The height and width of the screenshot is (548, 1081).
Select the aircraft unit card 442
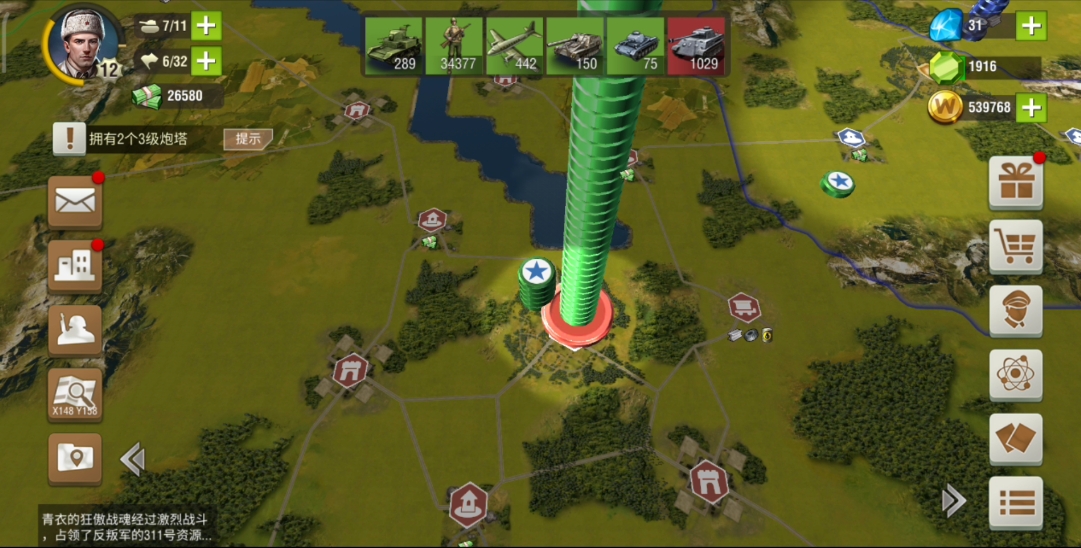514,46
